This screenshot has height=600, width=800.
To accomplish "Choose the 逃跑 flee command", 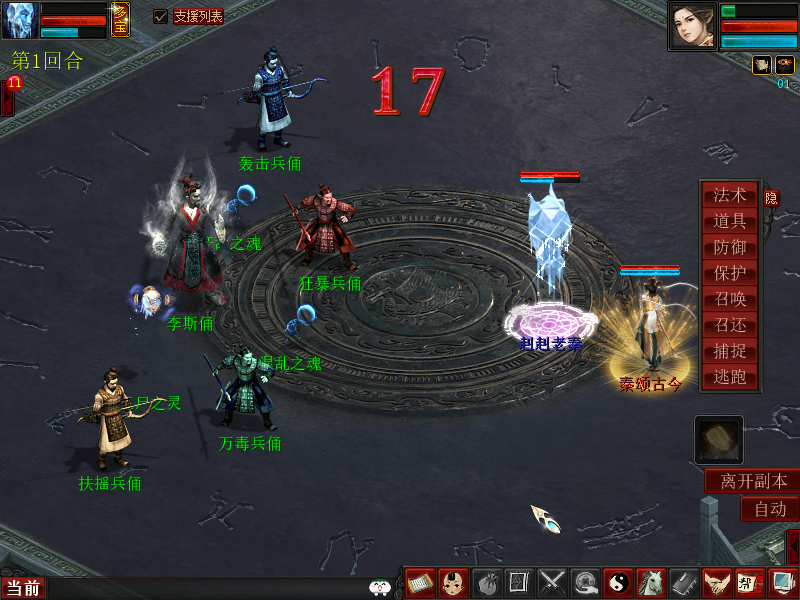I will click(x=730, y=378).
